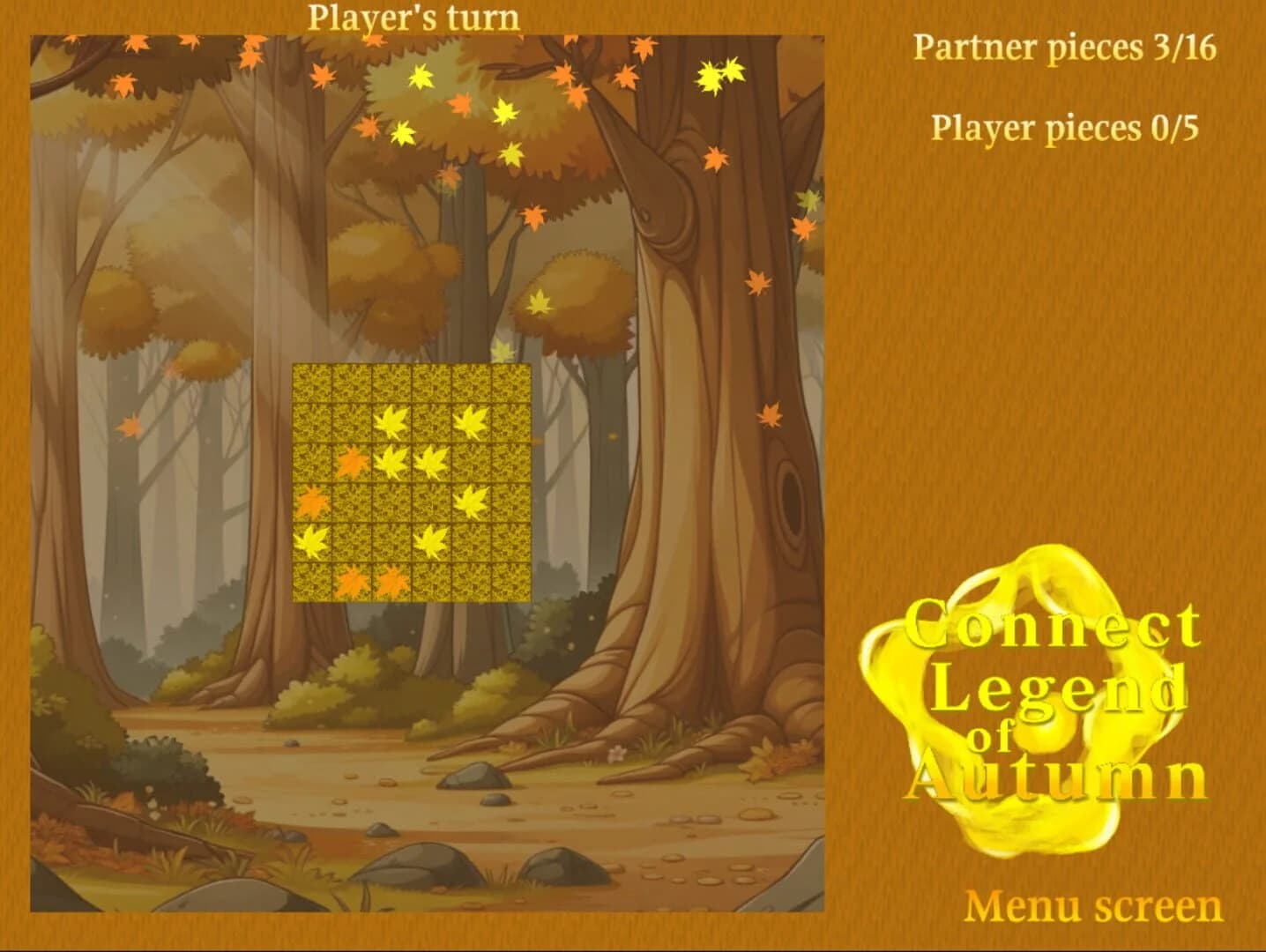Image resolution: width=1266 pixels, height=952 pixels.
Task: Select the yellow leaf near the grid's right edge
Action: [x=472, y=503]
